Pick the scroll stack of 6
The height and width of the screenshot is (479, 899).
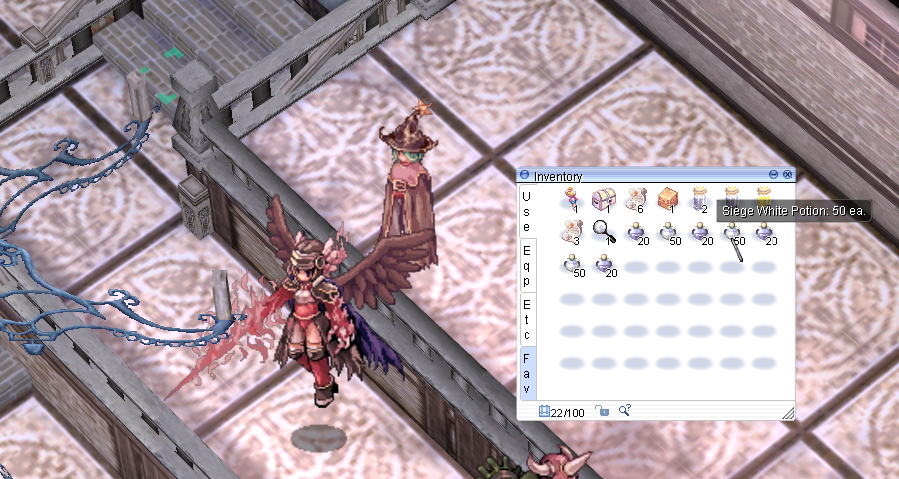(635, 199)
